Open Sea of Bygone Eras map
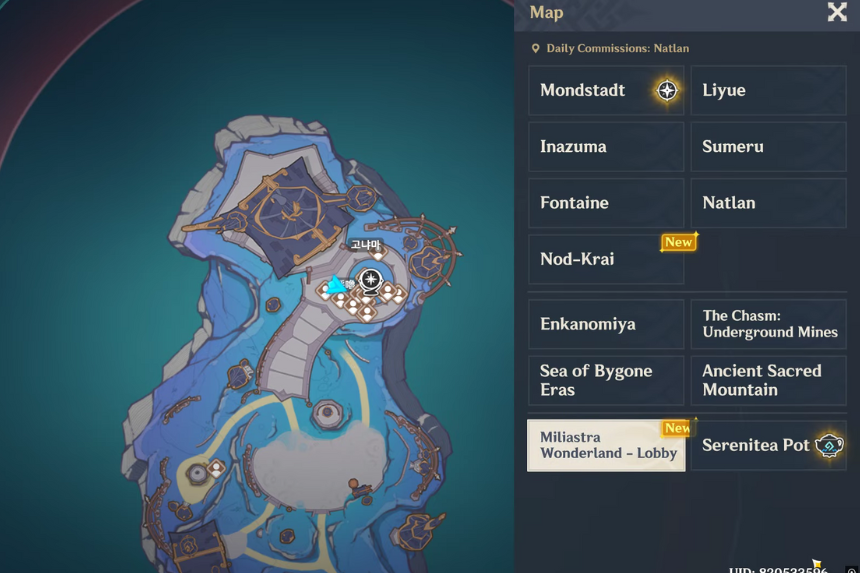Viewport: 860px width, 573px height. 606,380
